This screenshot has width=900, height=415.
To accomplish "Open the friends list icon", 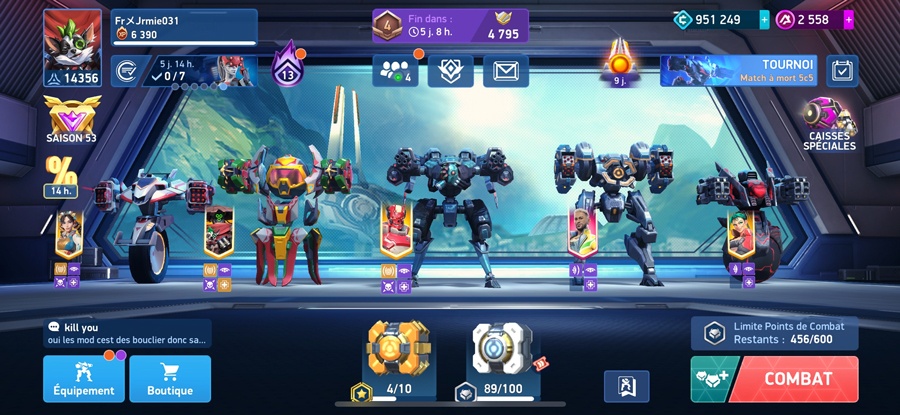I will [x=396, y=70].
